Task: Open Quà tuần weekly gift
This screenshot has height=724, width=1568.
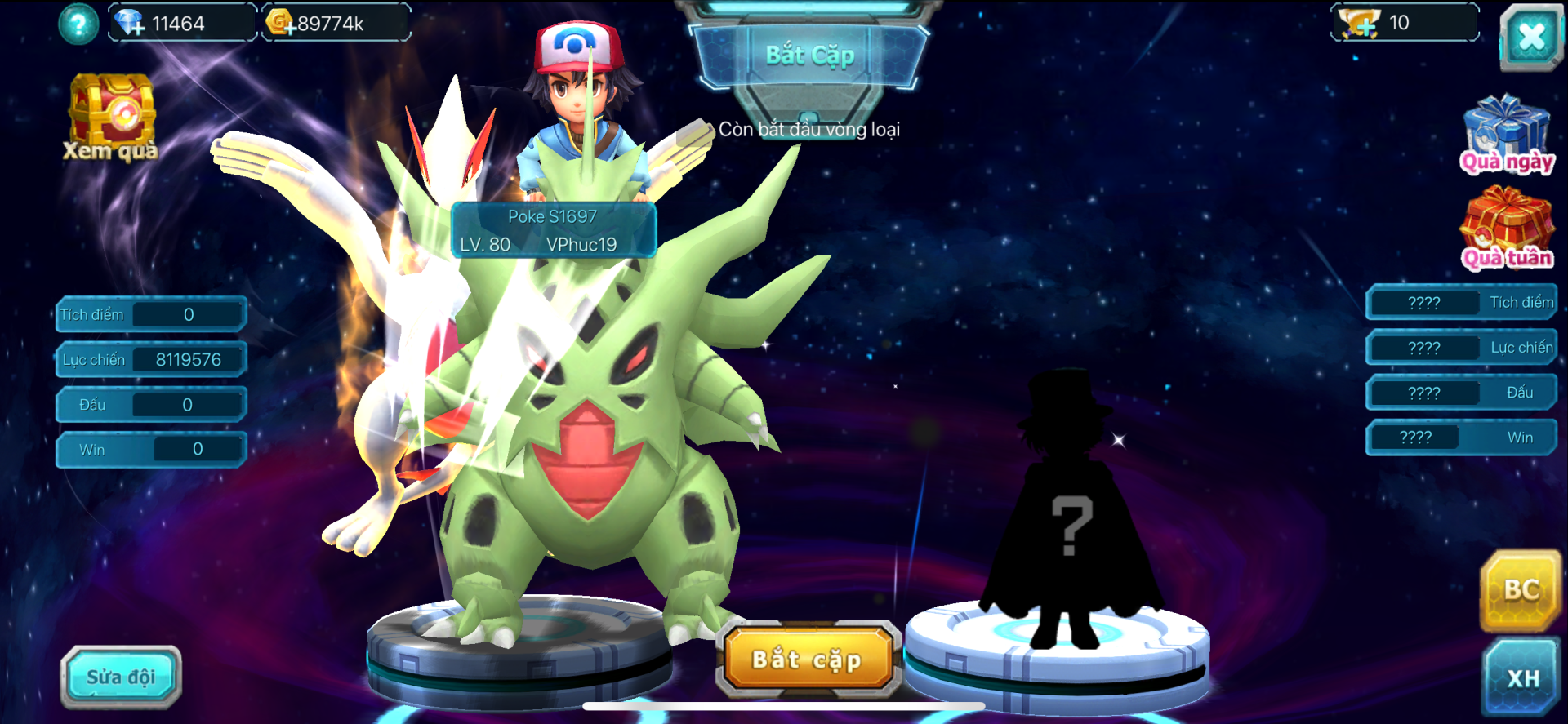Action: pos(1507,229)
